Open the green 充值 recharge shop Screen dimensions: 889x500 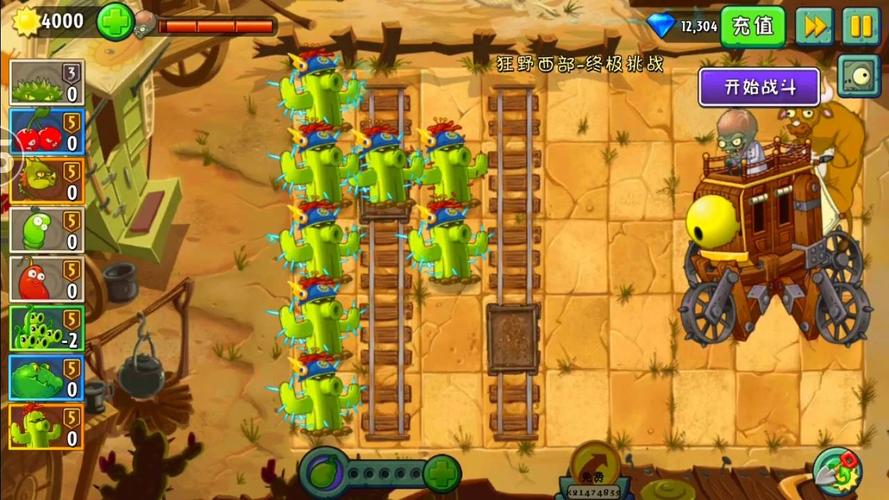click(x=752, y=26)
